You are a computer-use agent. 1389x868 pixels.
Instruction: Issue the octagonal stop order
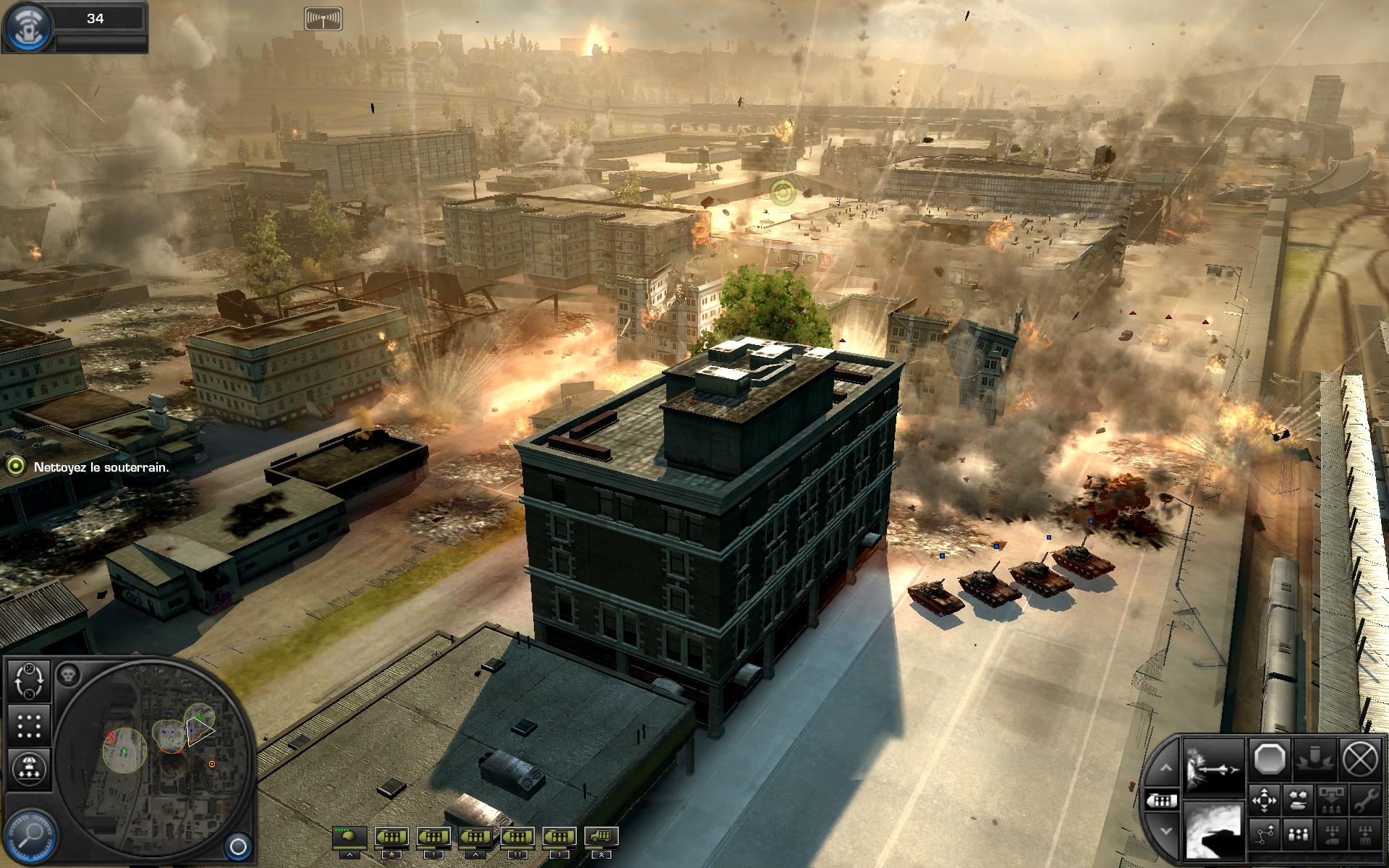tap(1269, 760)
